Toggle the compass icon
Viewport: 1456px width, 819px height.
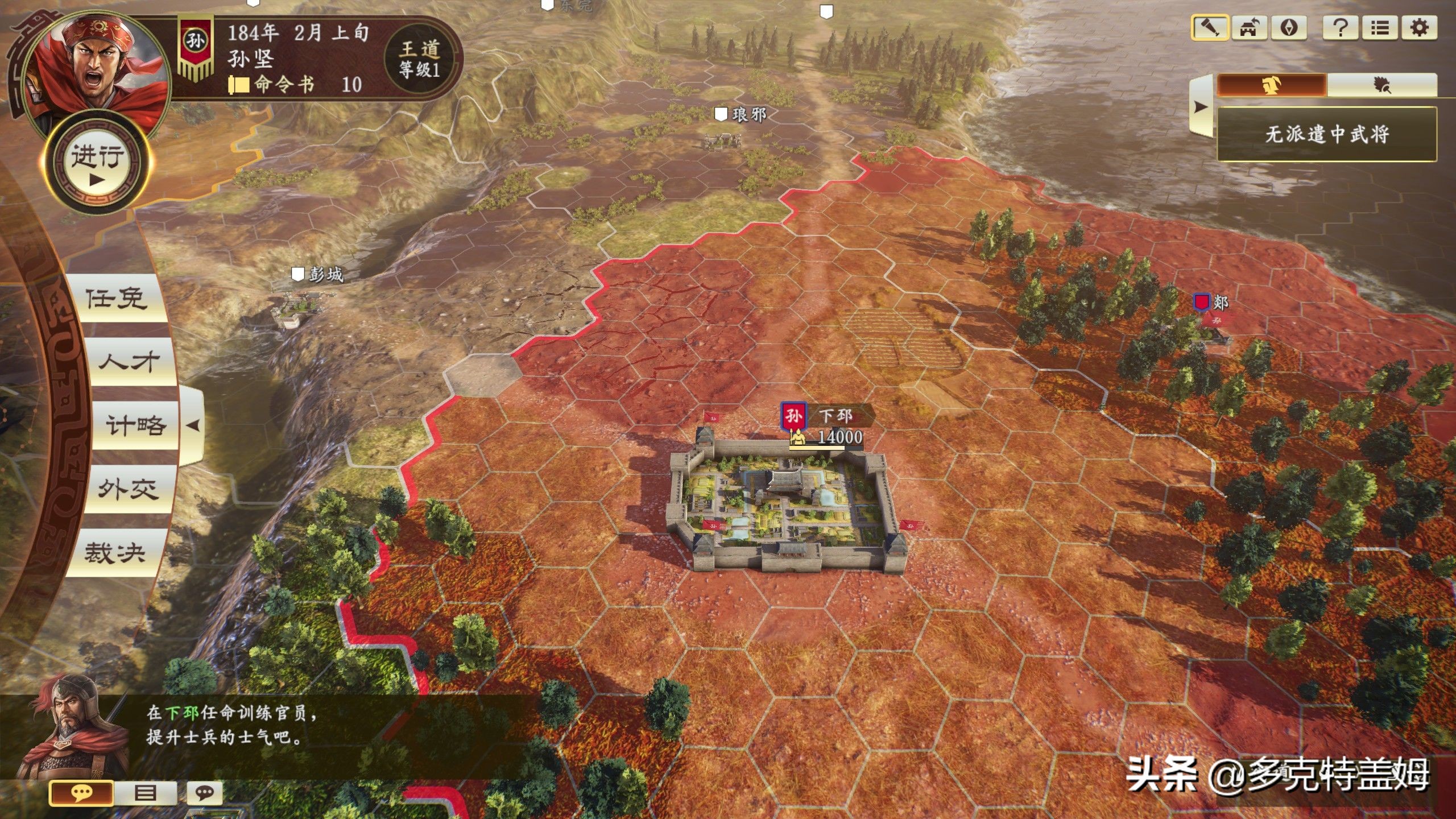[x=1289, y=28]
